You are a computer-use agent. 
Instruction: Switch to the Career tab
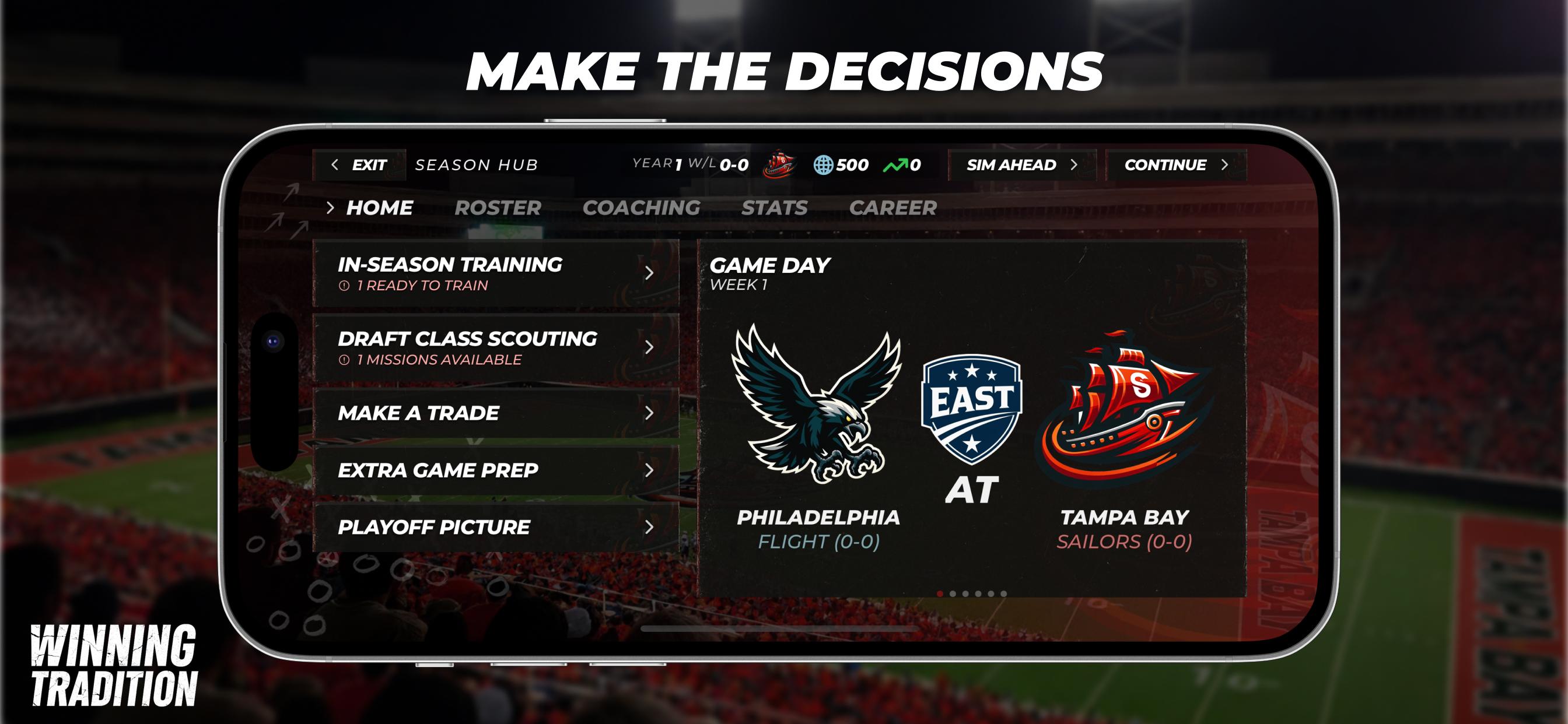click(x=894, y=208)
